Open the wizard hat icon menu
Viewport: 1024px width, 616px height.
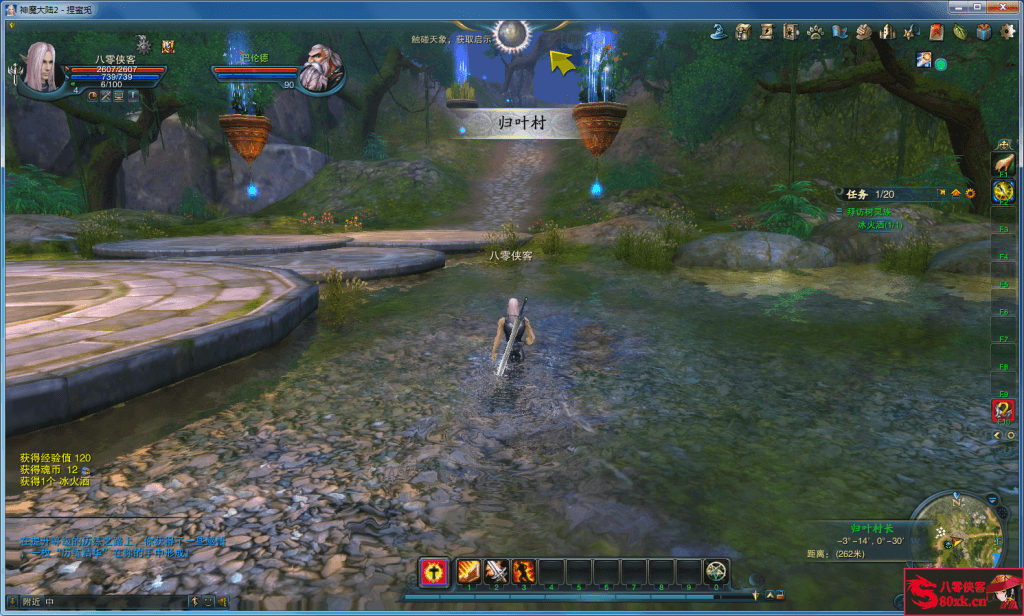(718, 32)
